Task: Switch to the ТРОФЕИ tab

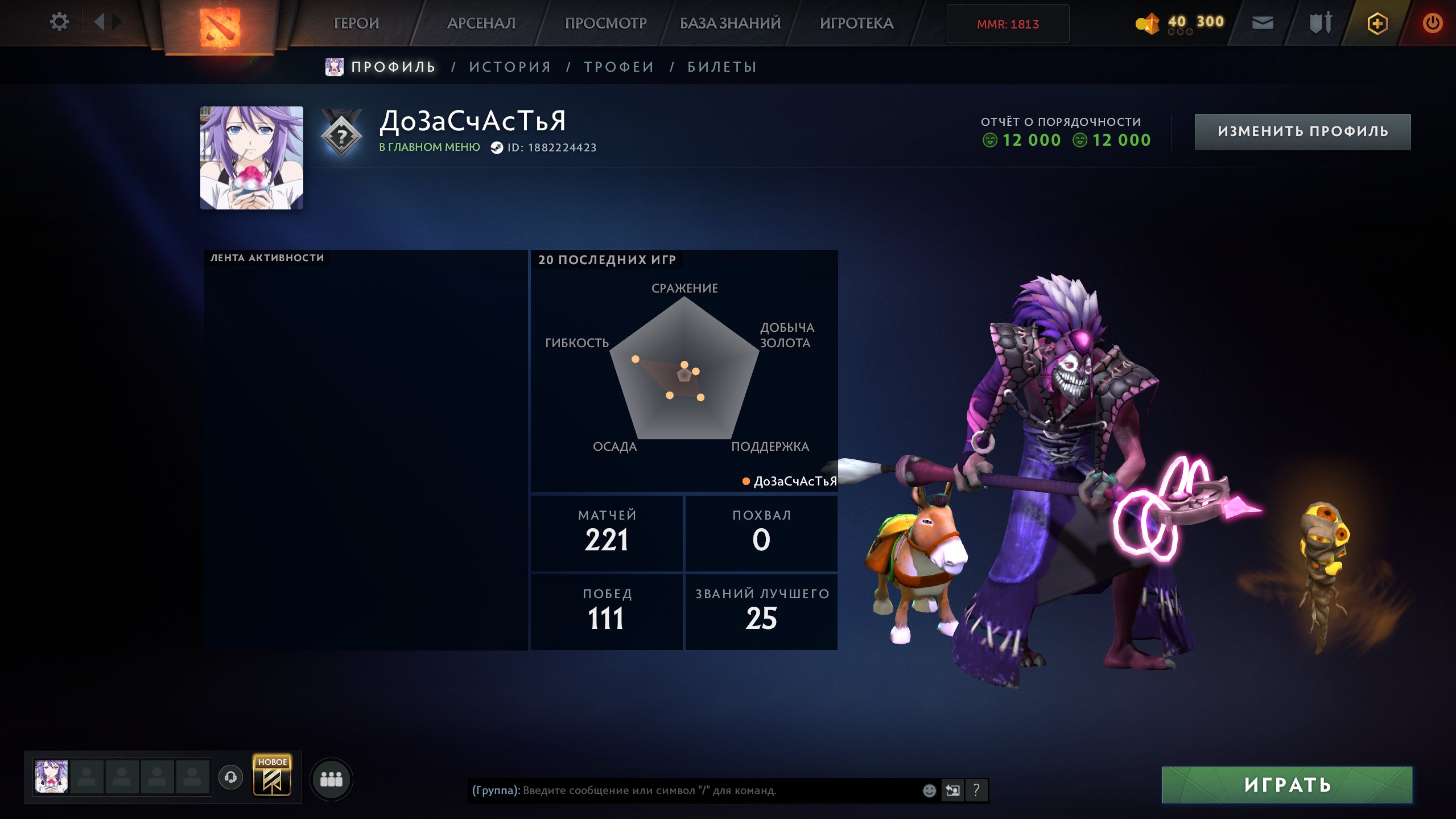Action: pos(618,66)
